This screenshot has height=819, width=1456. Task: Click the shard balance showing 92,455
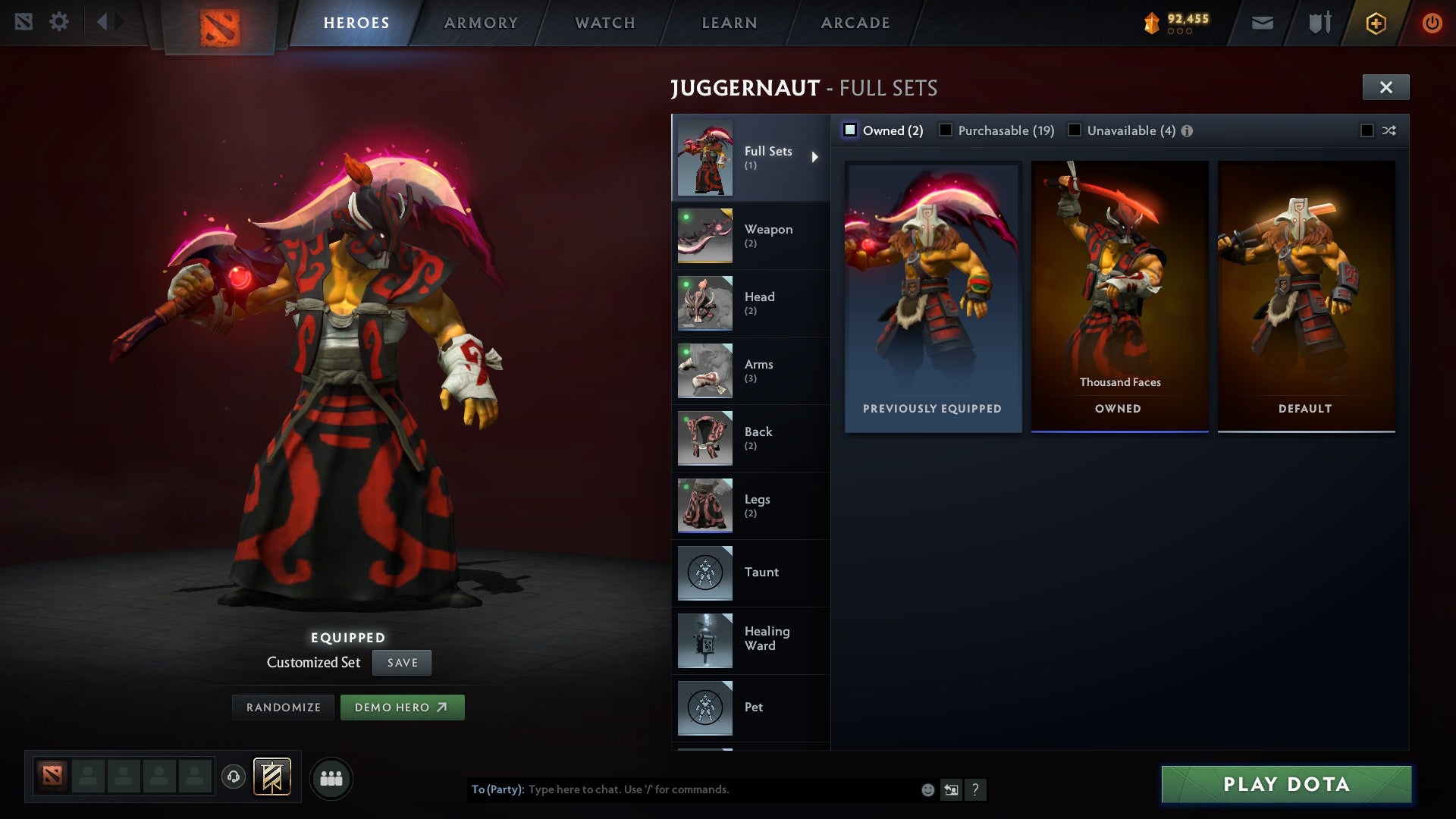[1175, 22]
